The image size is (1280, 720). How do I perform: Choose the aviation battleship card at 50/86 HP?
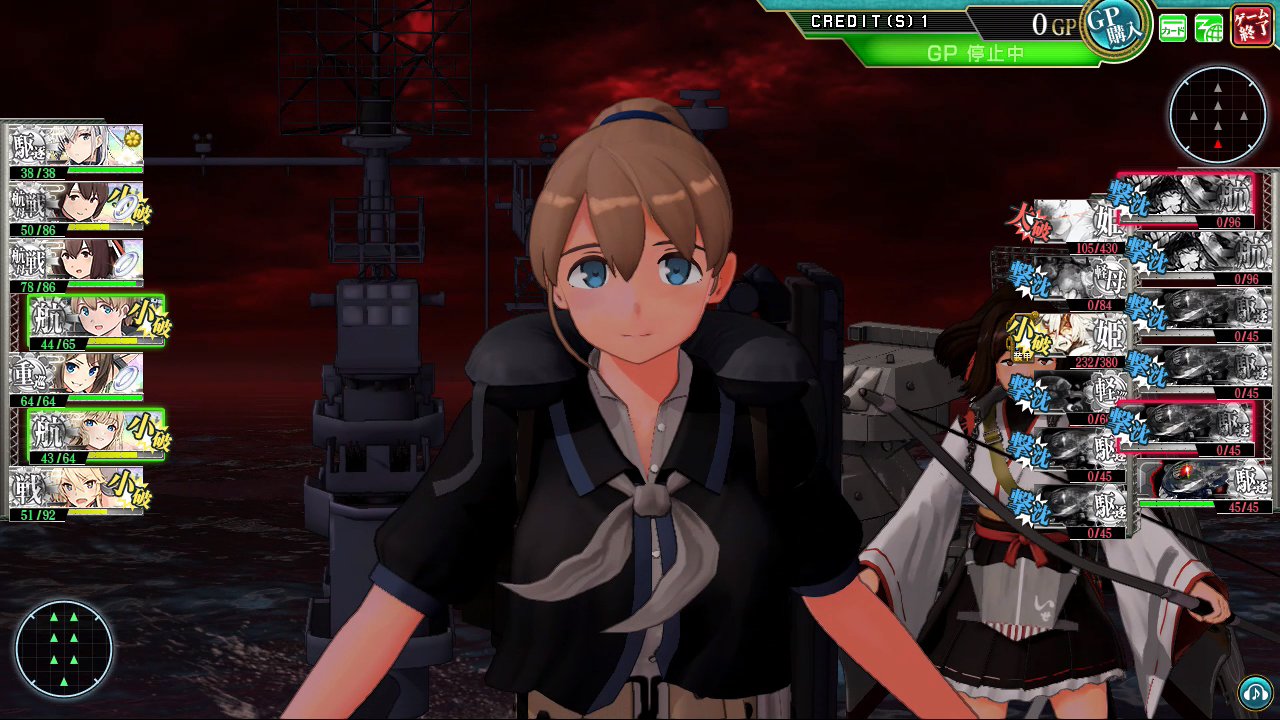point(76,208)
